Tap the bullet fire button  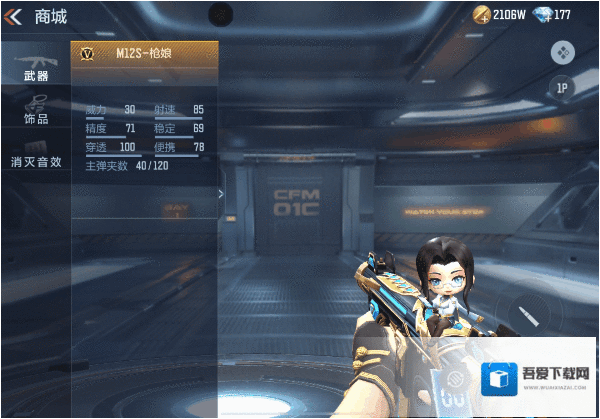pos(525,314)
